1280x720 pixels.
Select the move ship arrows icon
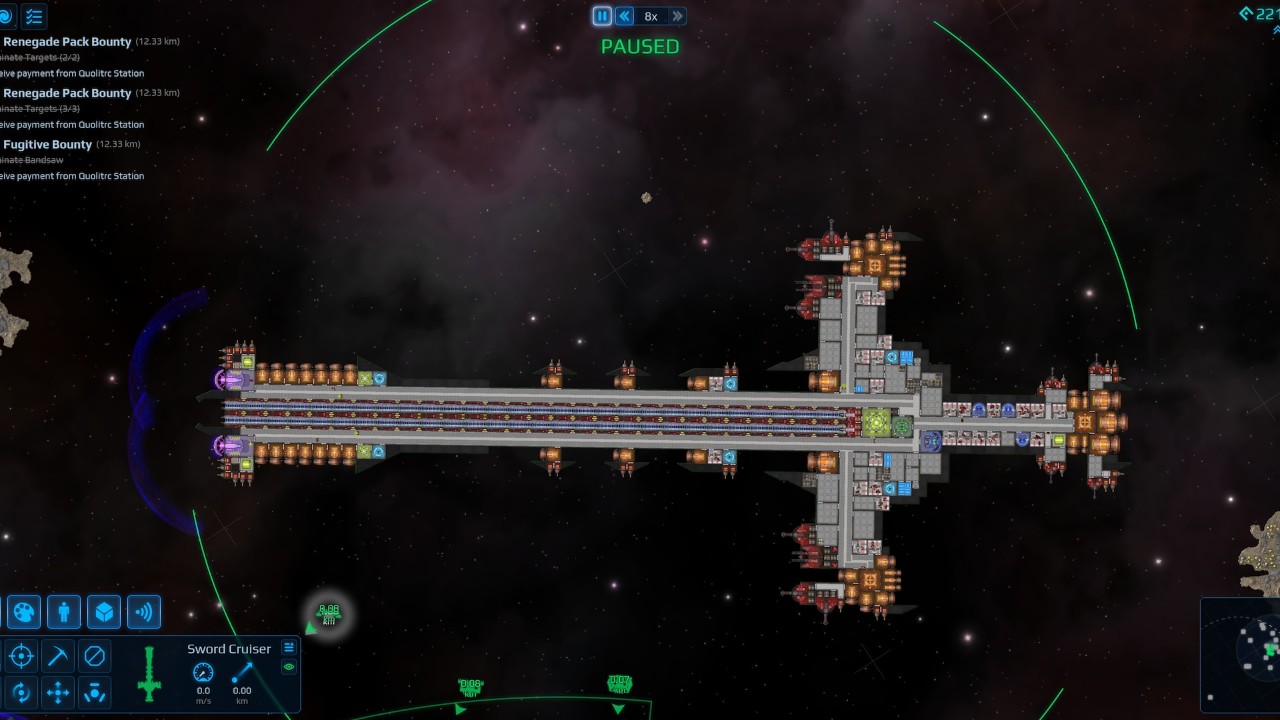coord(58,692)
